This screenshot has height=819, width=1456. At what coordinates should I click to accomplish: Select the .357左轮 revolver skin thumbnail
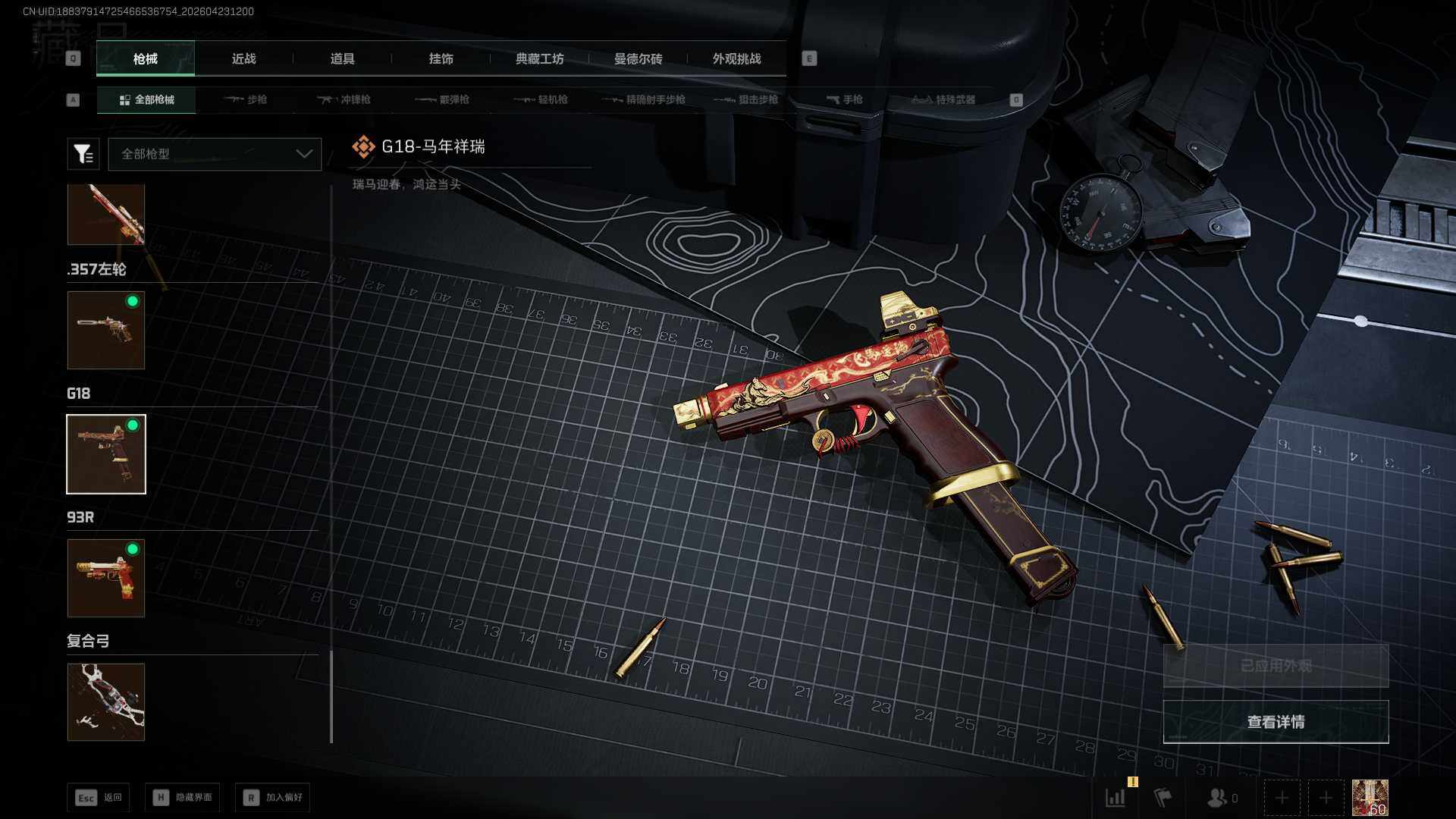point(106,331)
